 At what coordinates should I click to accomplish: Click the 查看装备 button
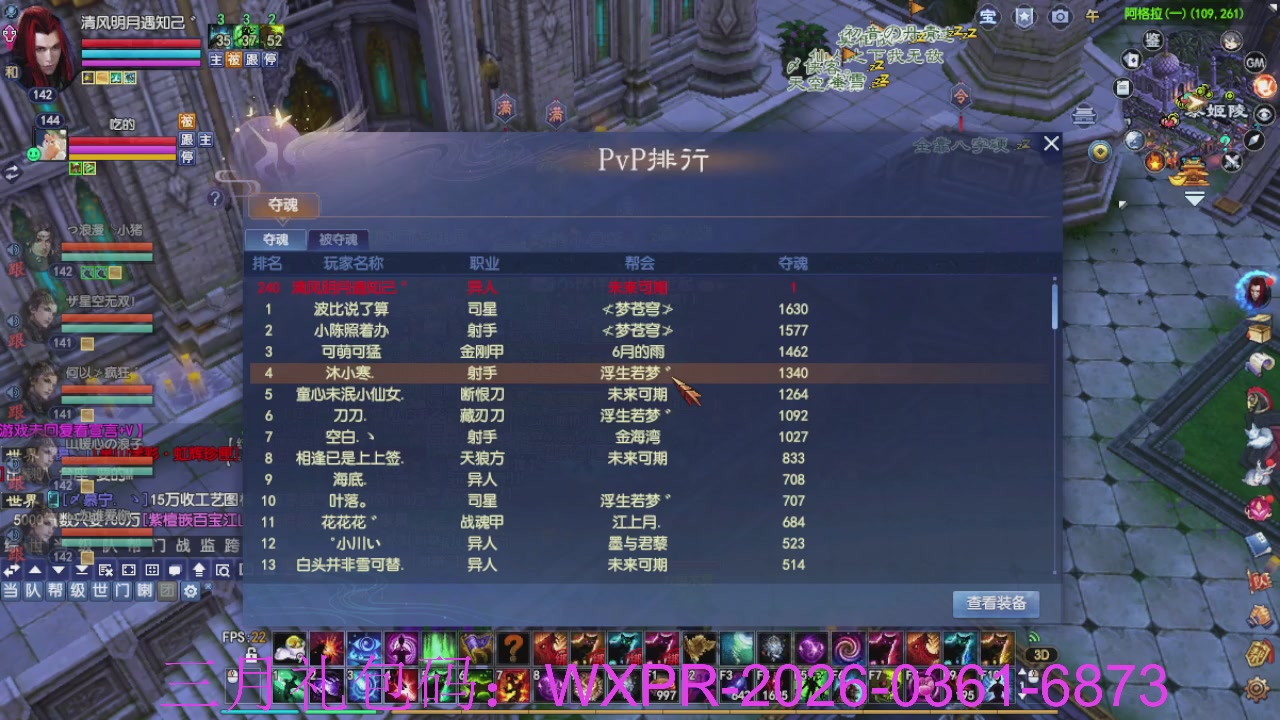[995, 604]
